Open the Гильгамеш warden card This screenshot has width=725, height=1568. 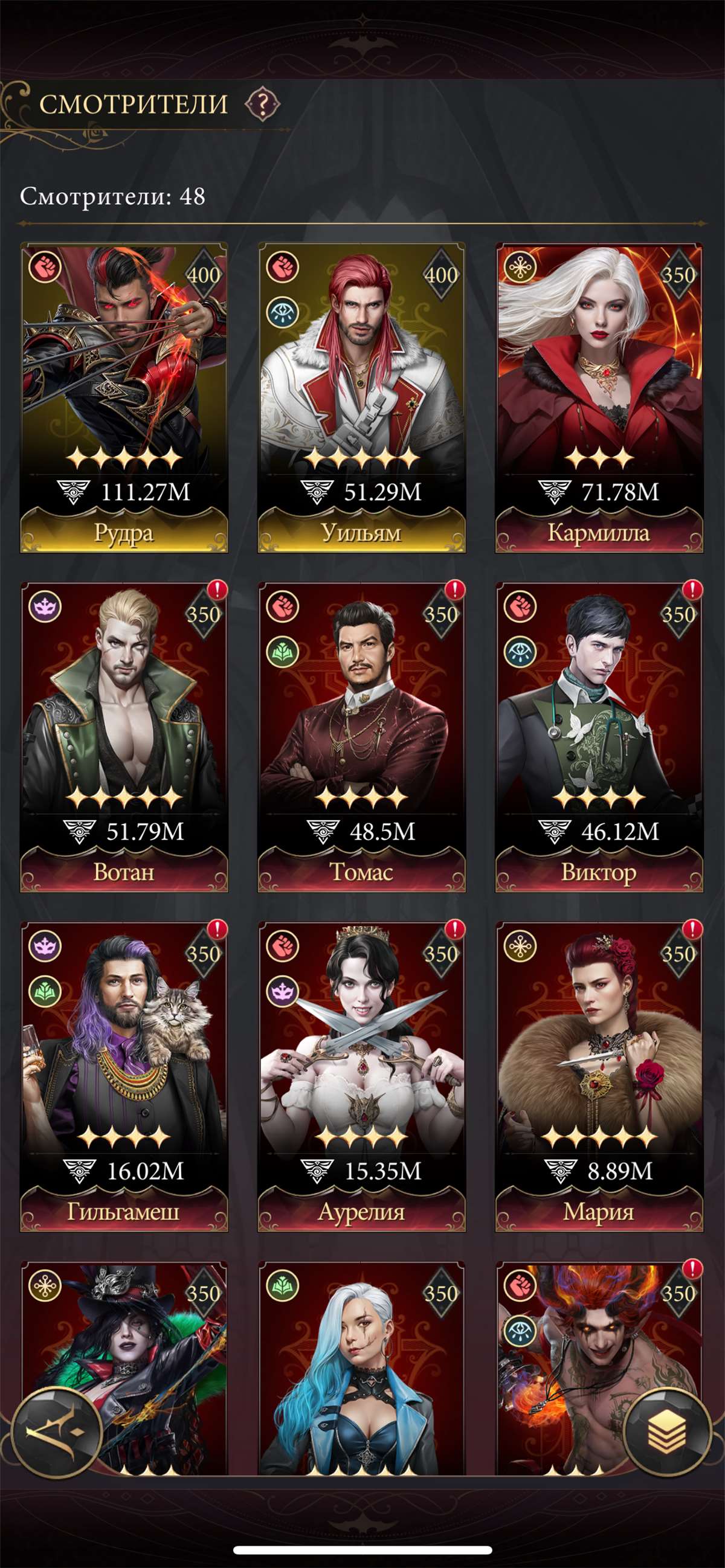click(x=124, y=1076)
